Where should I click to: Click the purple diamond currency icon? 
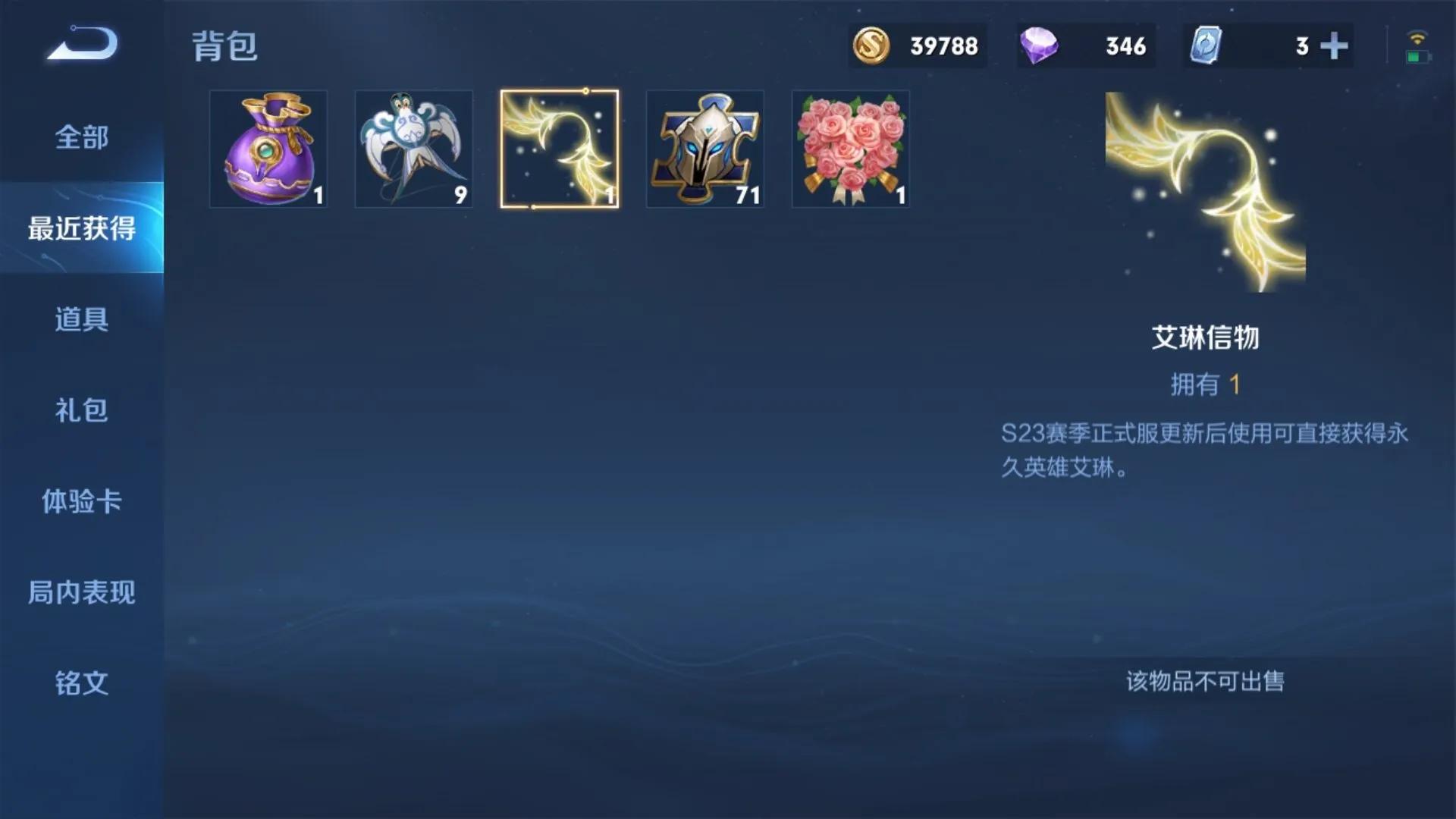pyautogui.click(x=1040, y=45)
